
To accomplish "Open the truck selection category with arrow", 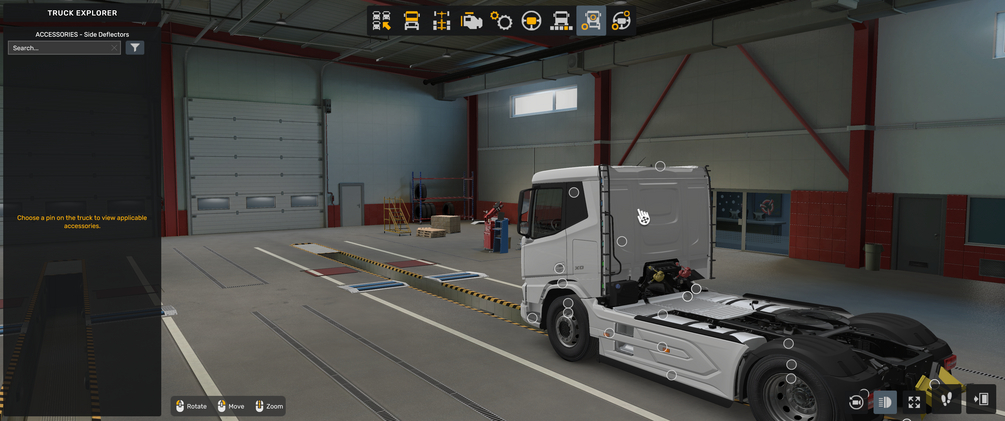I will point(381,20).
